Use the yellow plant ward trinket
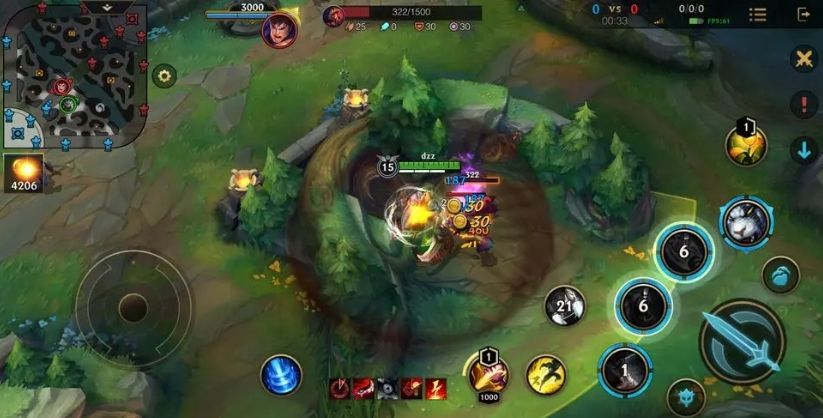The width and height of the screenshot is (823, 418). point(745,146)
